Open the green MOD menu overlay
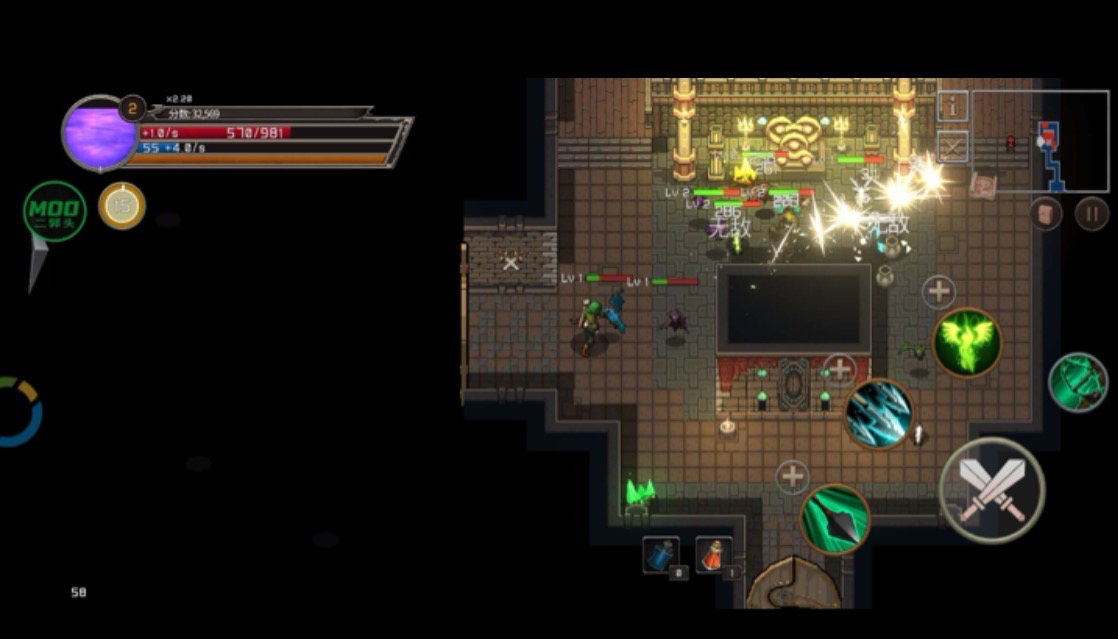This screenshot has width=1118, height=639. [54, 211]
